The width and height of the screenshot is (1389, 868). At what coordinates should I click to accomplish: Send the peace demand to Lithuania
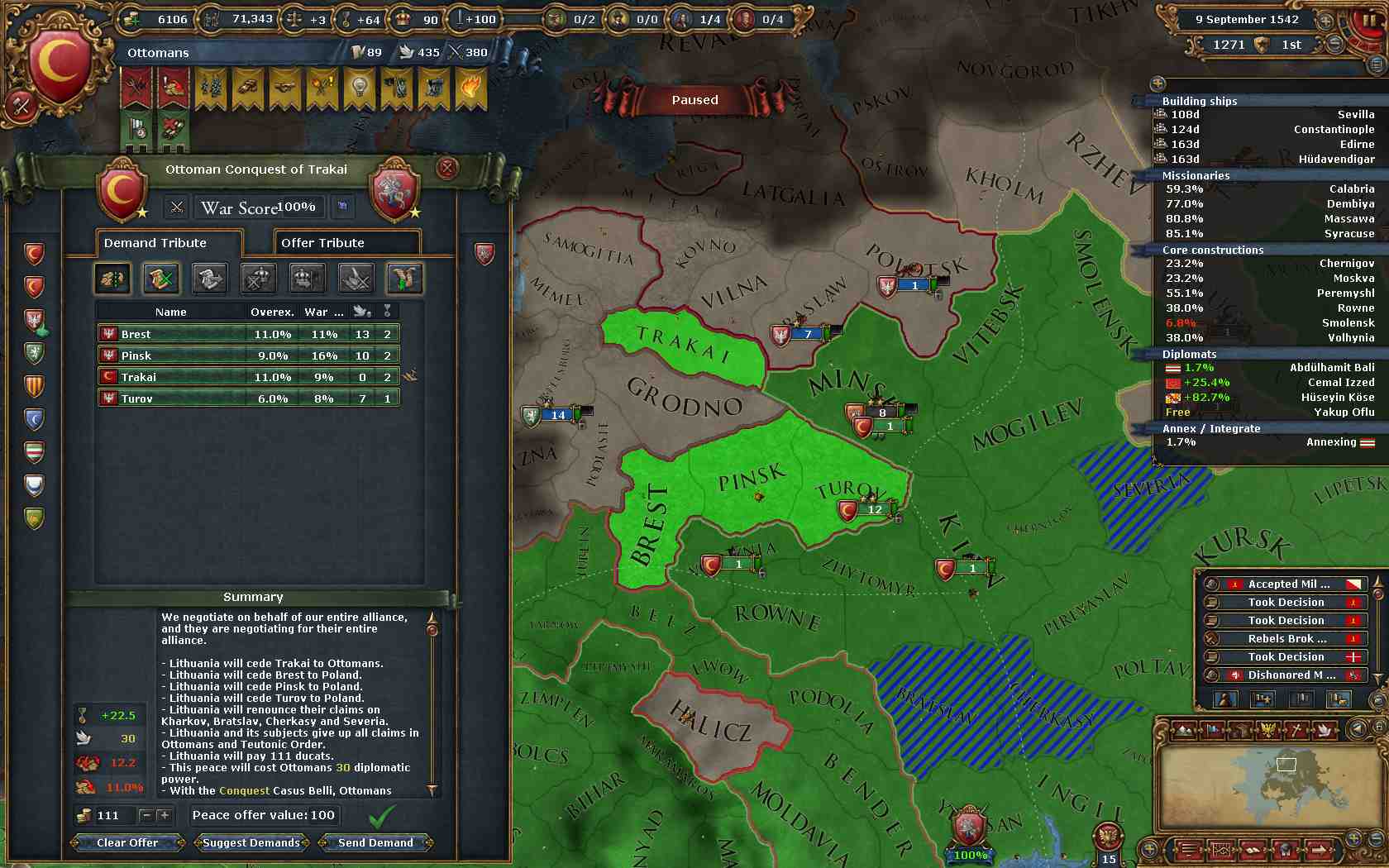click(375, 842)
